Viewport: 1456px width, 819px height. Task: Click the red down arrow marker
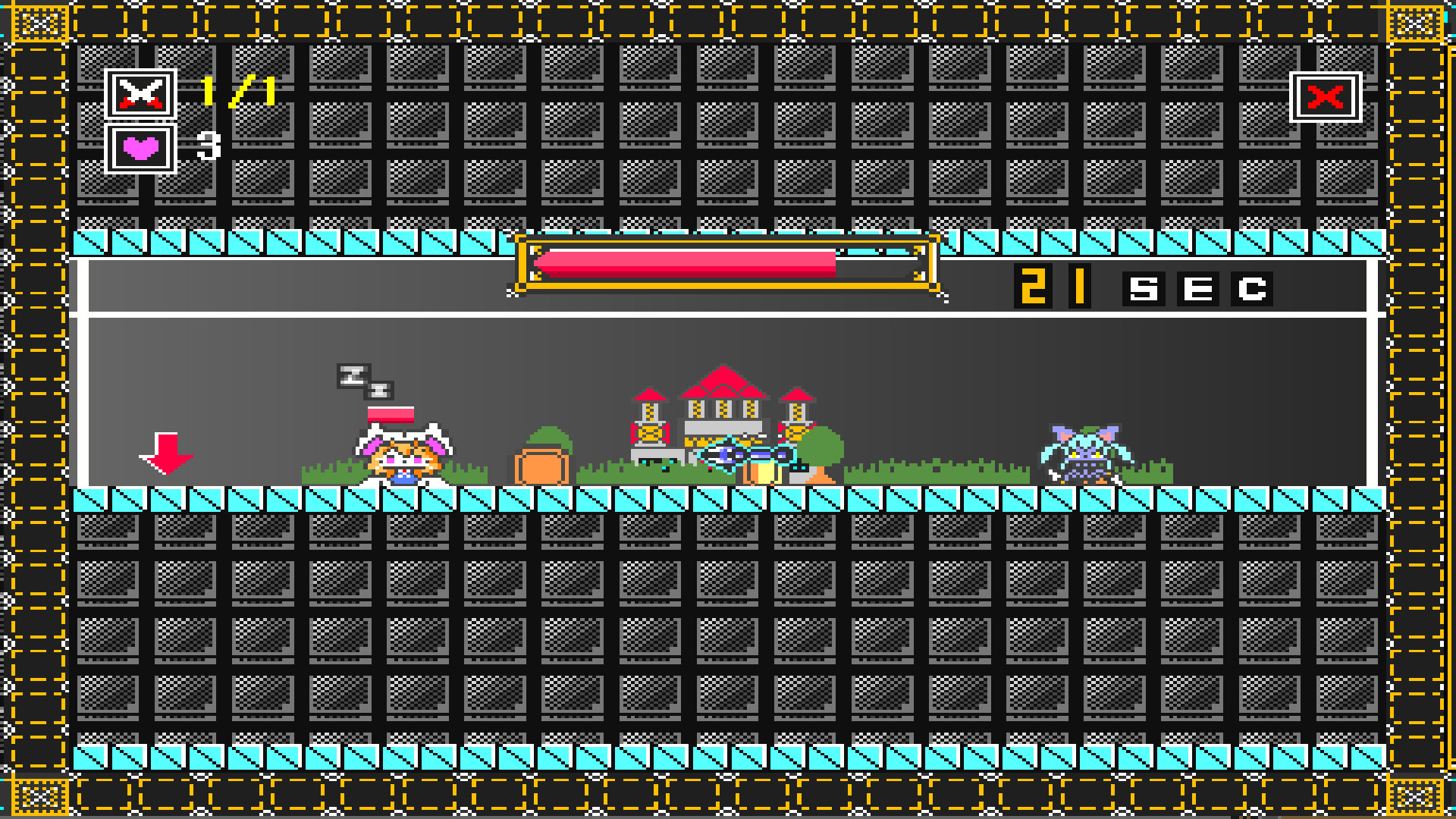(x=165, y=453)
